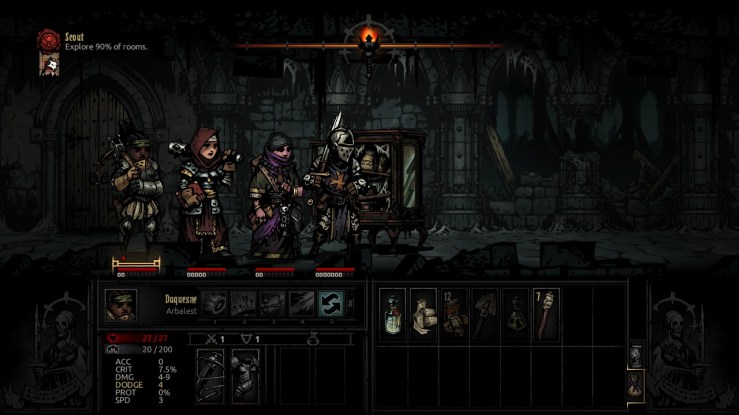This screenshot has height=415, width=739.
Task: Choose the first Arbalest combat skill
Action: tap(215, 303)
